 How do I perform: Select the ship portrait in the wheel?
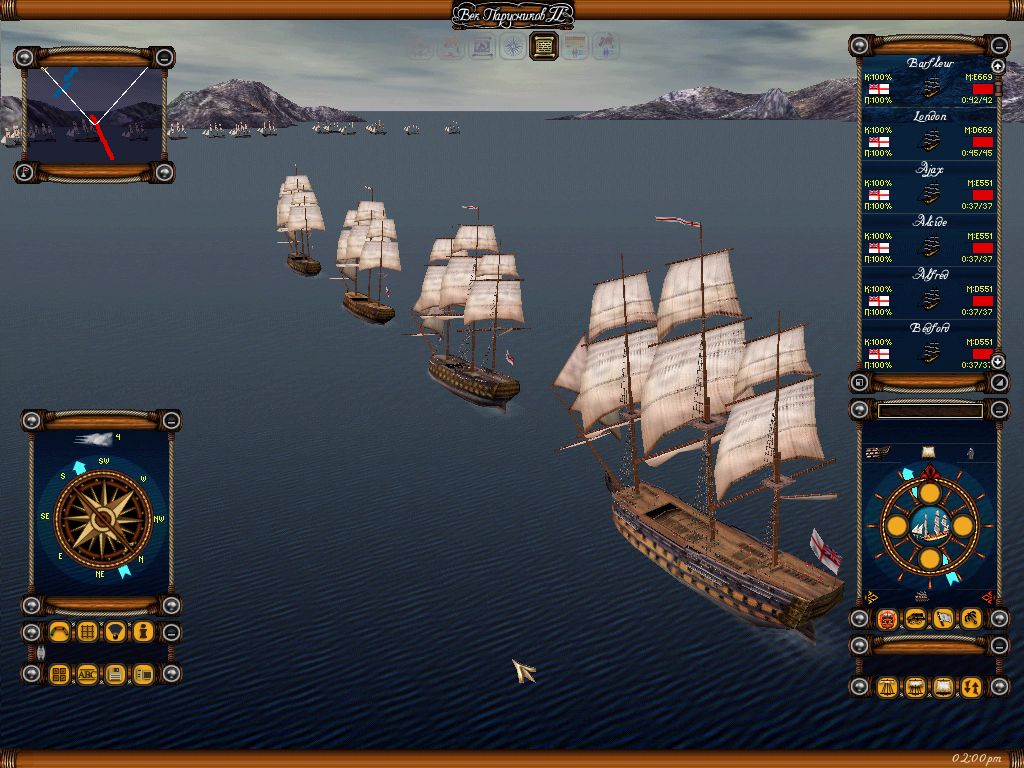click(x=929, y=526)
